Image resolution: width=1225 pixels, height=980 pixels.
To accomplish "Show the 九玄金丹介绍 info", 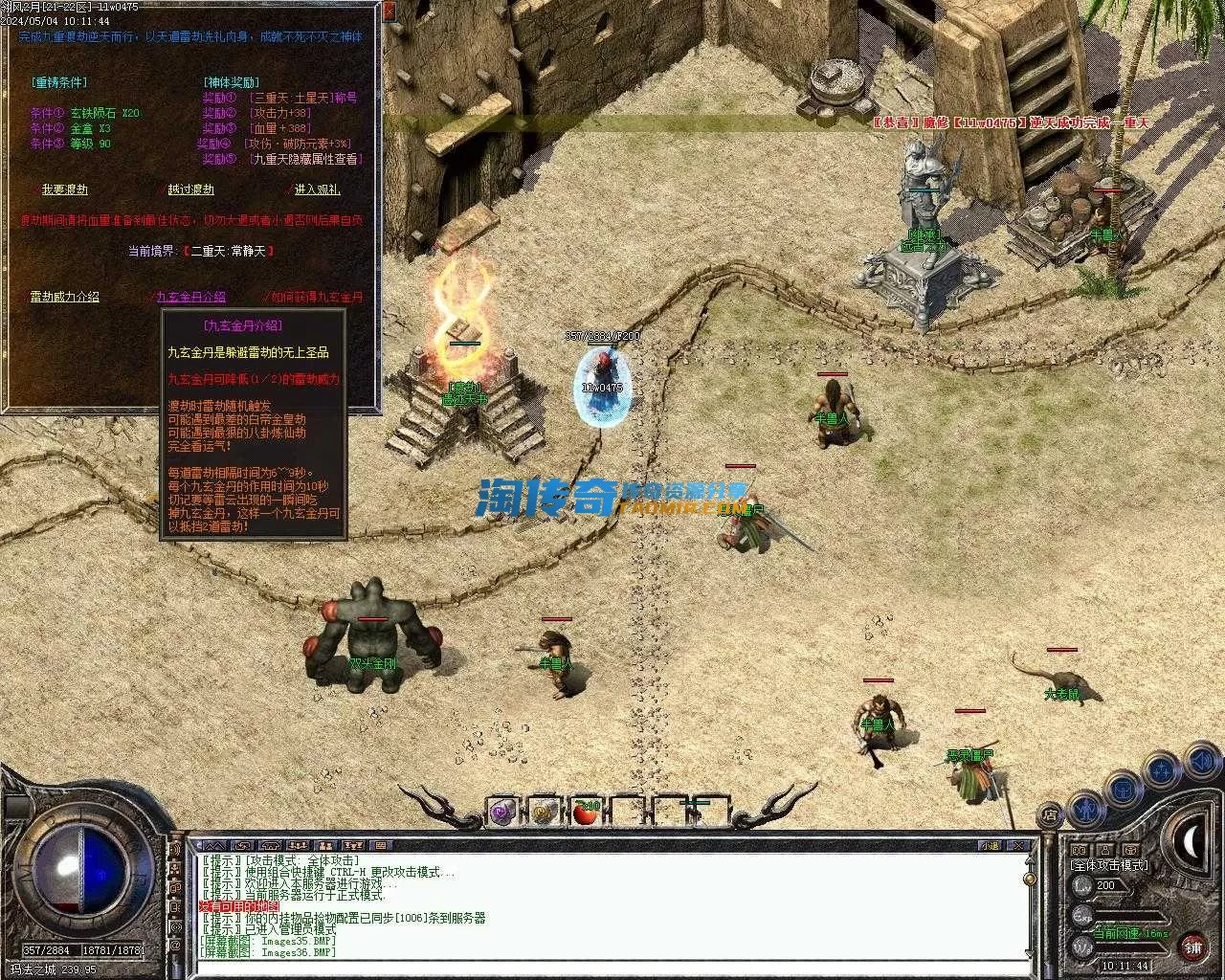I will pos(190,297).
